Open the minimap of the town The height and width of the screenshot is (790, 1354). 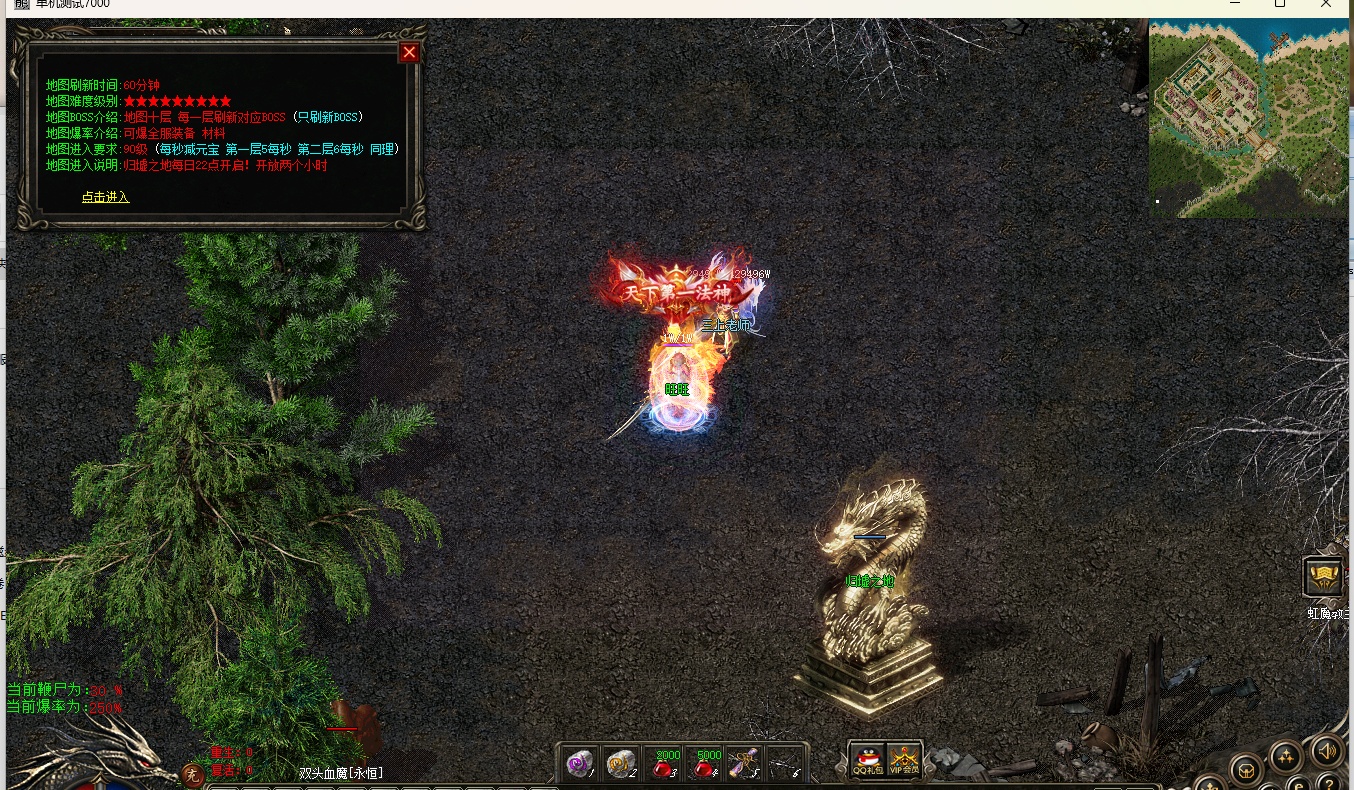point(1249,119)
